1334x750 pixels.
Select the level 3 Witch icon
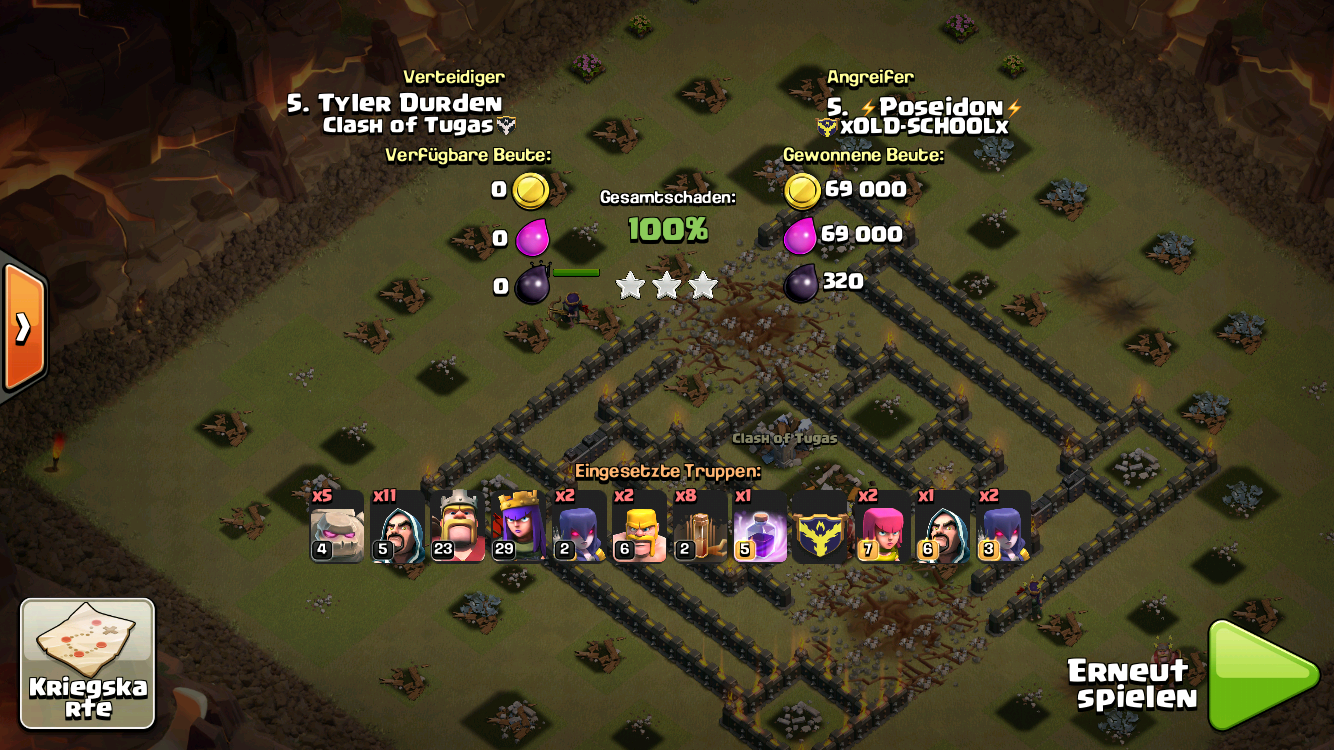point(1003,527)
